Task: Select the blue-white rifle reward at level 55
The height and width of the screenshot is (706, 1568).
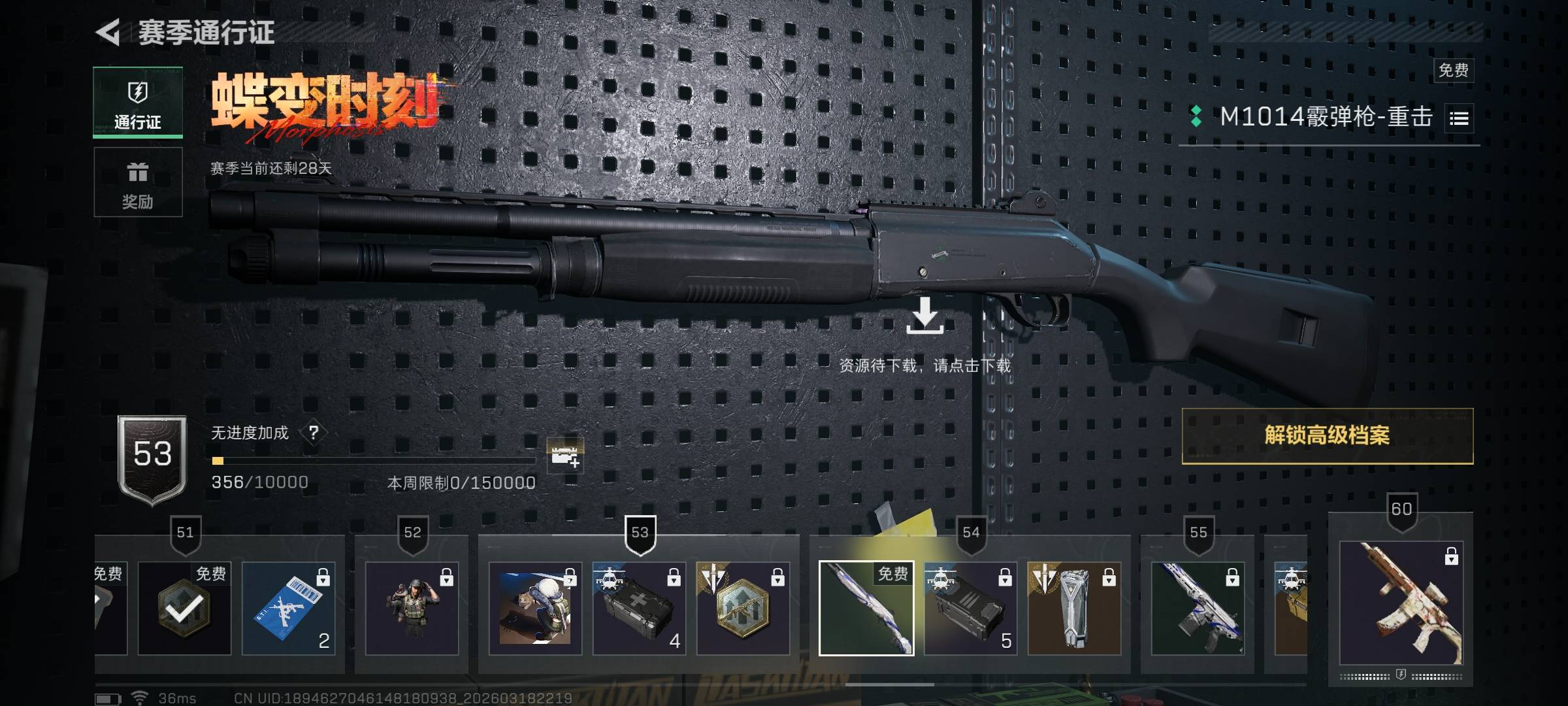Action: point(1198,609)
